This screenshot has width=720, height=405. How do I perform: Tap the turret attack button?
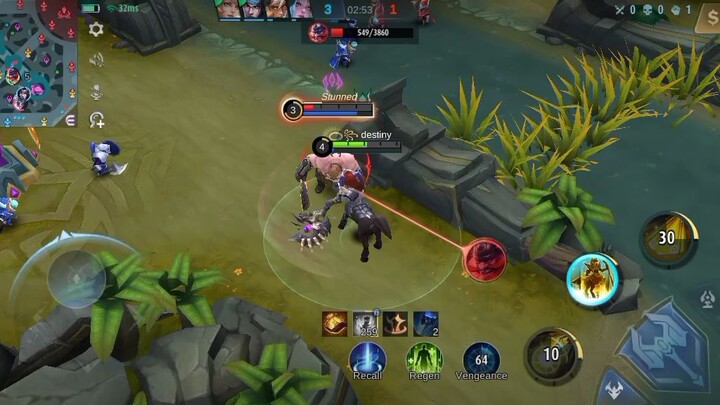[x=708, y=299]
